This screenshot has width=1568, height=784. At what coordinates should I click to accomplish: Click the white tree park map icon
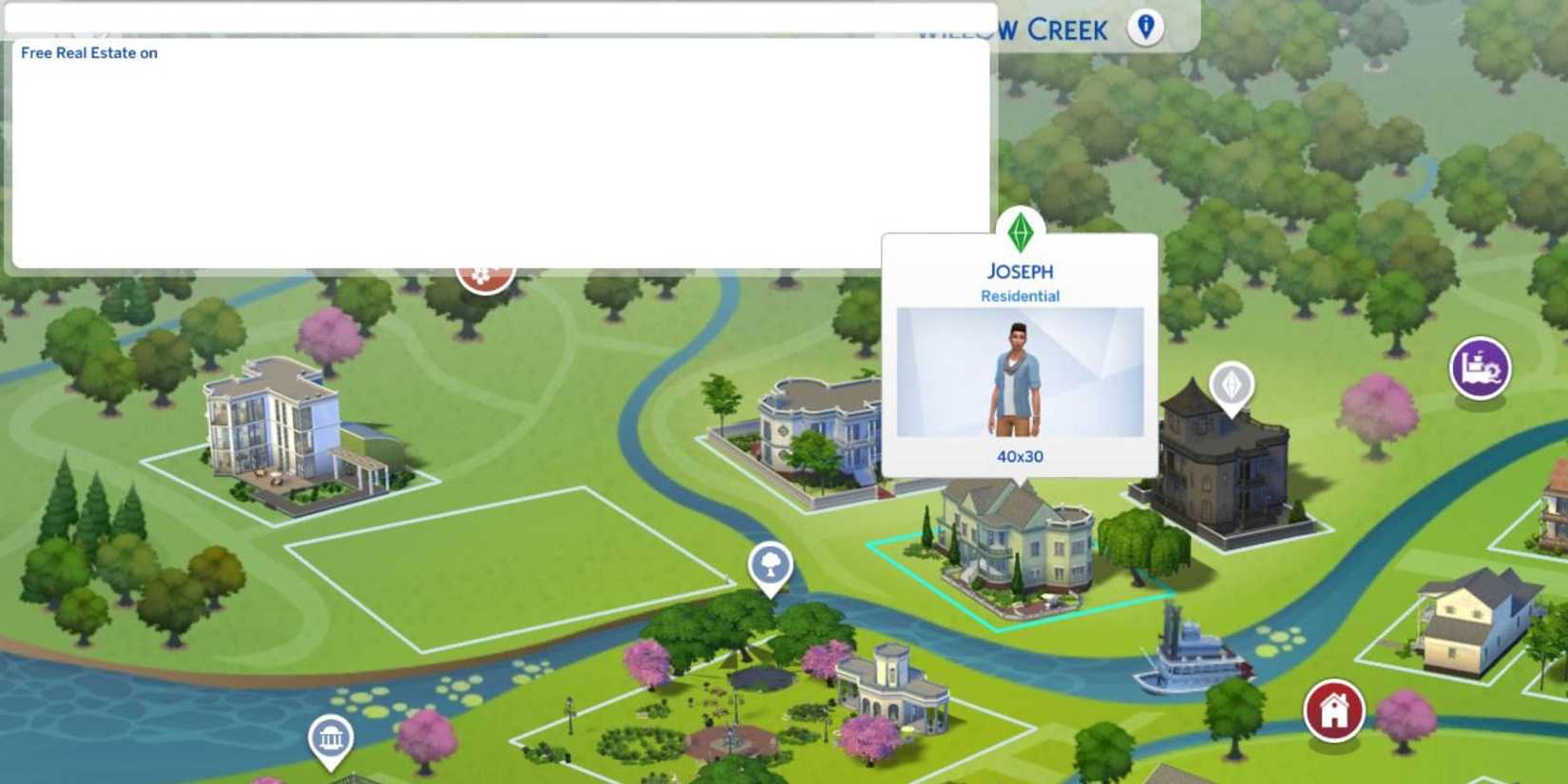tap(772, 566)
